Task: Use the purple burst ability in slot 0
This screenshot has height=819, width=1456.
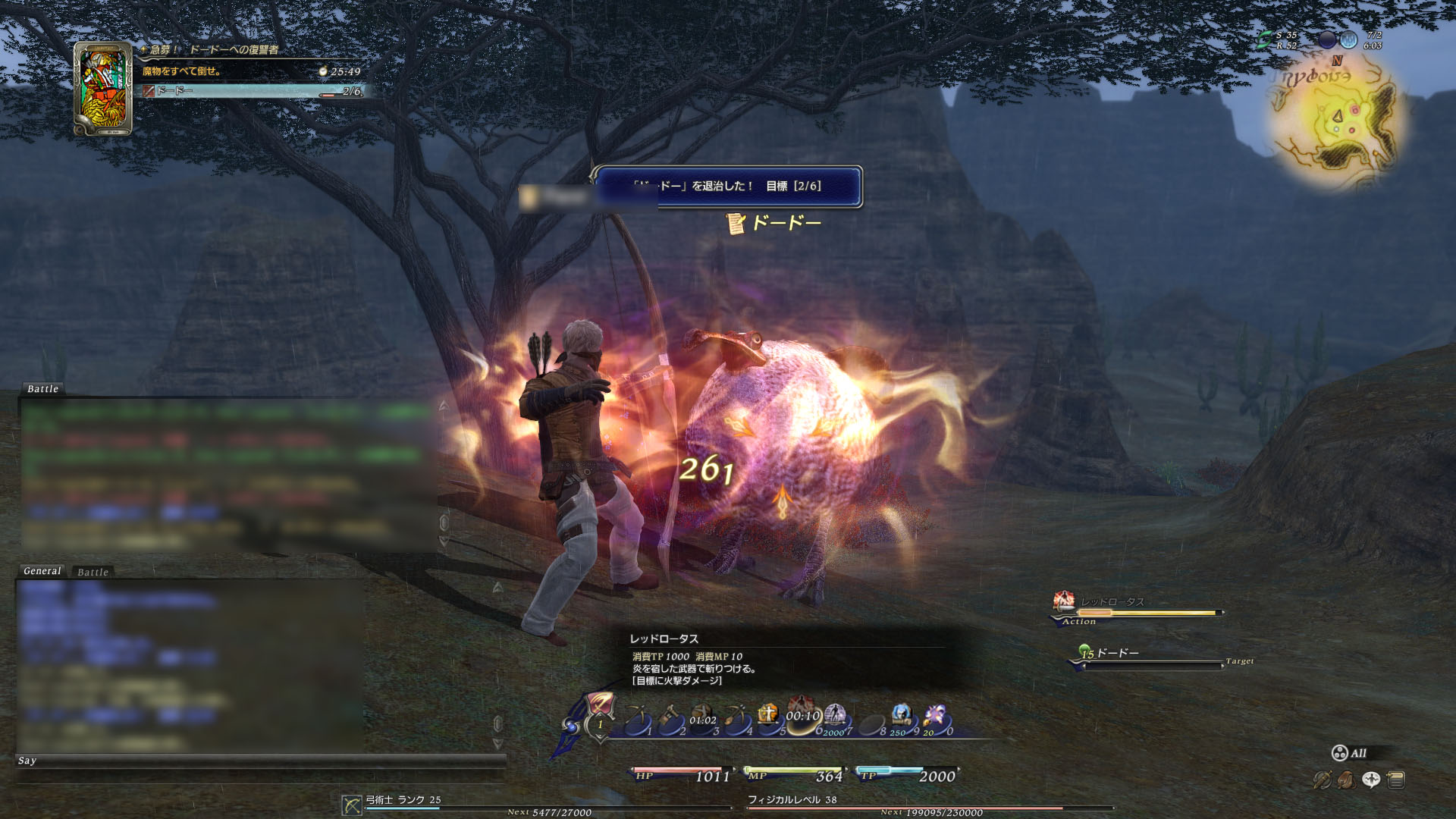Action: click(935, 717)
